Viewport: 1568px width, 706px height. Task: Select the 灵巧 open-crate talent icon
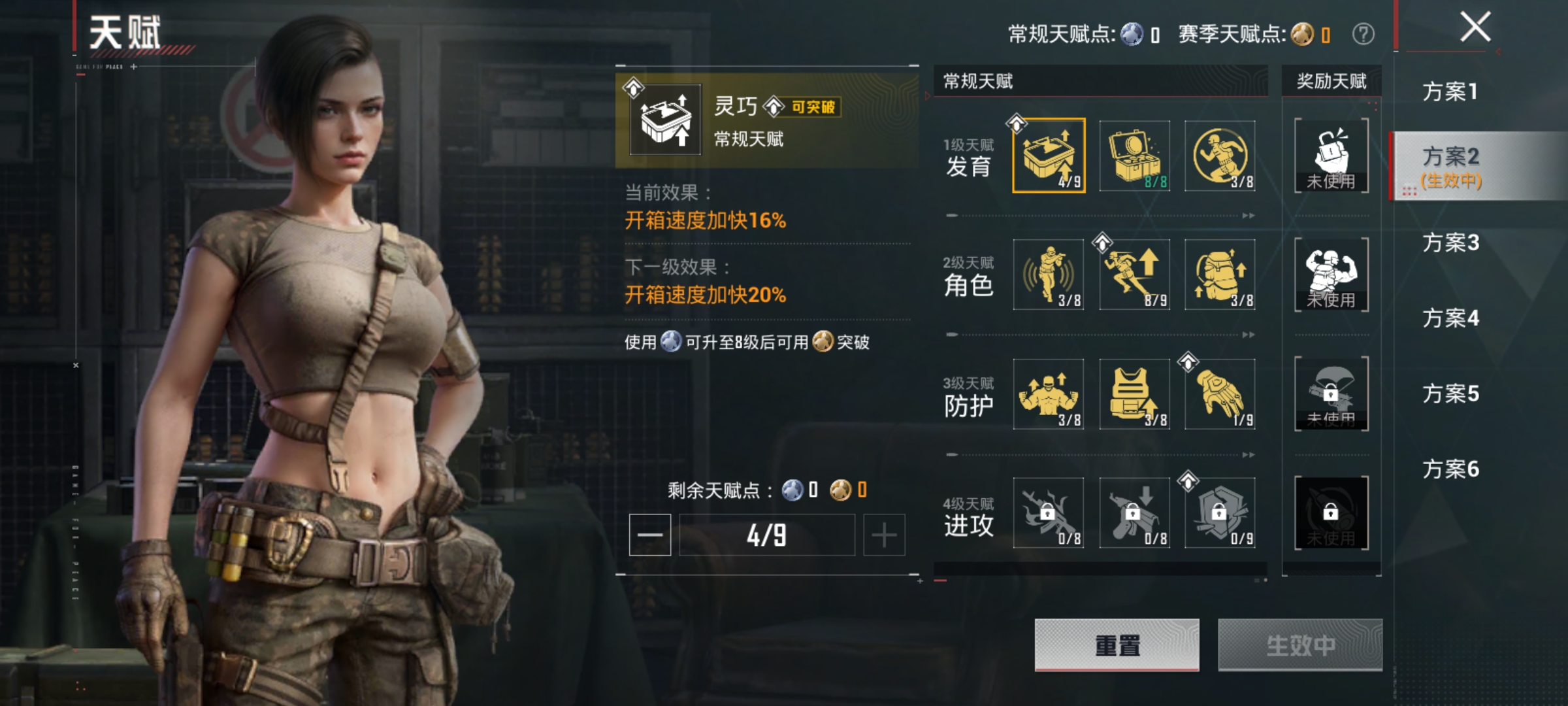pyautogui.click(x=1048, y=154)
